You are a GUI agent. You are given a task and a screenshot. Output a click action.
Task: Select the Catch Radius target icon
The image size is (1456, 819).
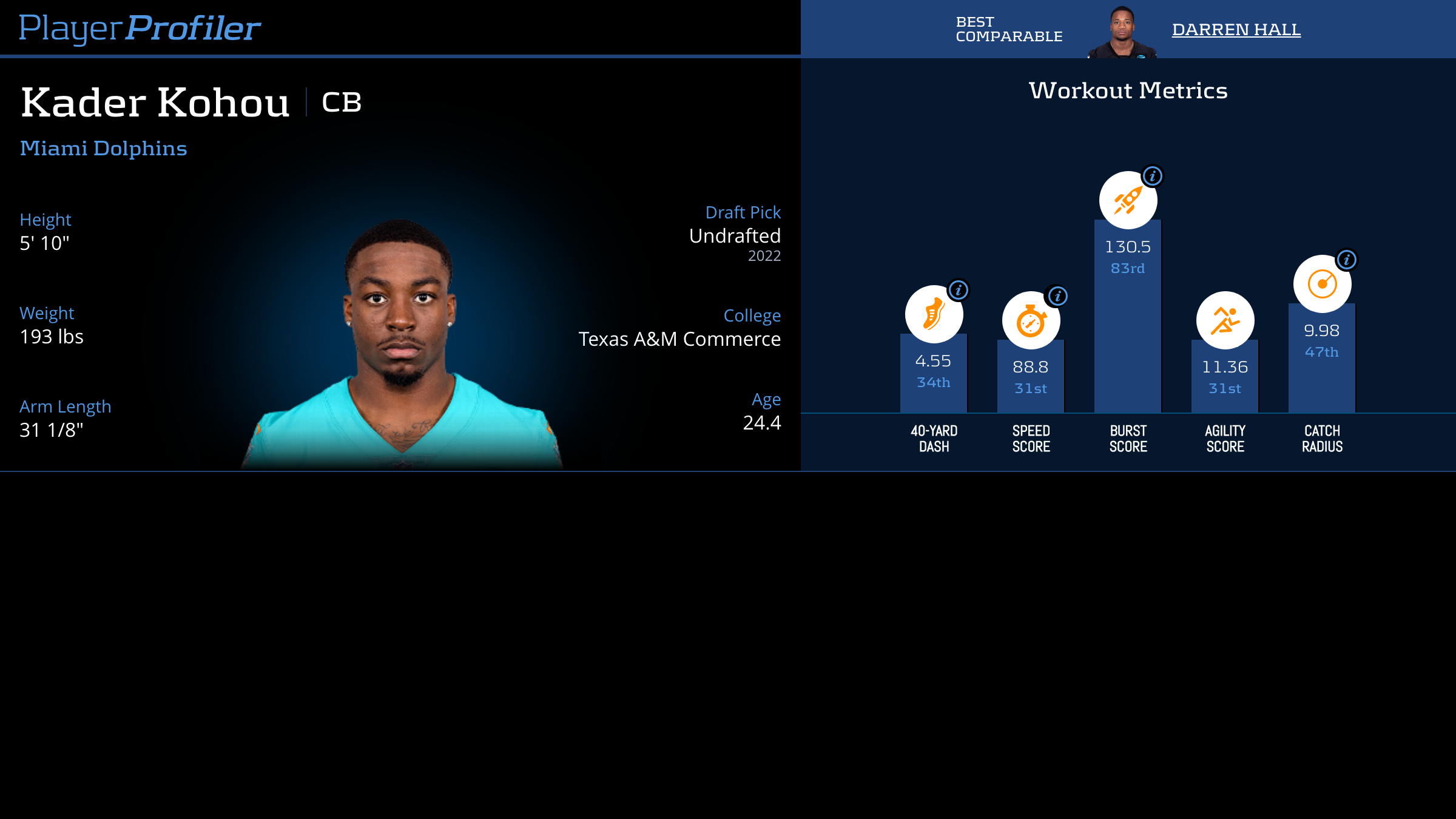point(1321,284)
